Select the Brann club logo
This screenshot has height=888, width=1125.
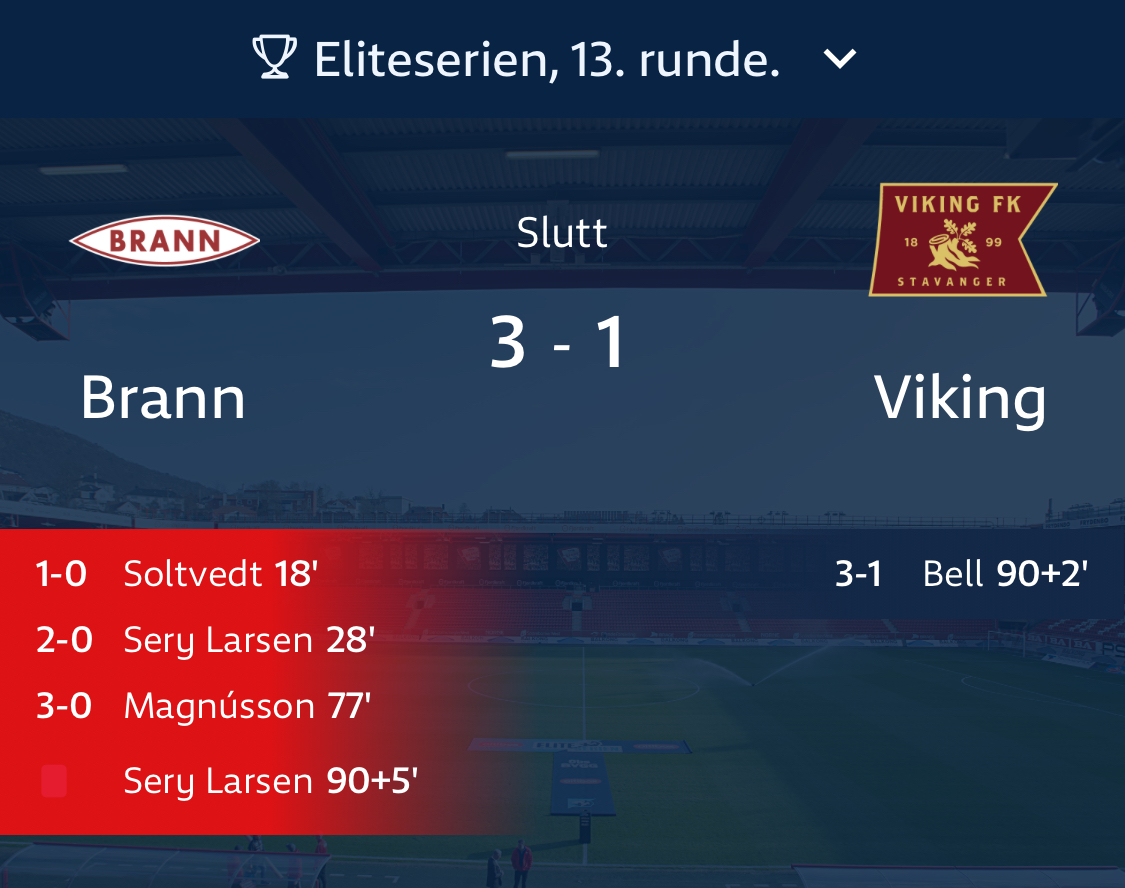[x=164, y=240]
